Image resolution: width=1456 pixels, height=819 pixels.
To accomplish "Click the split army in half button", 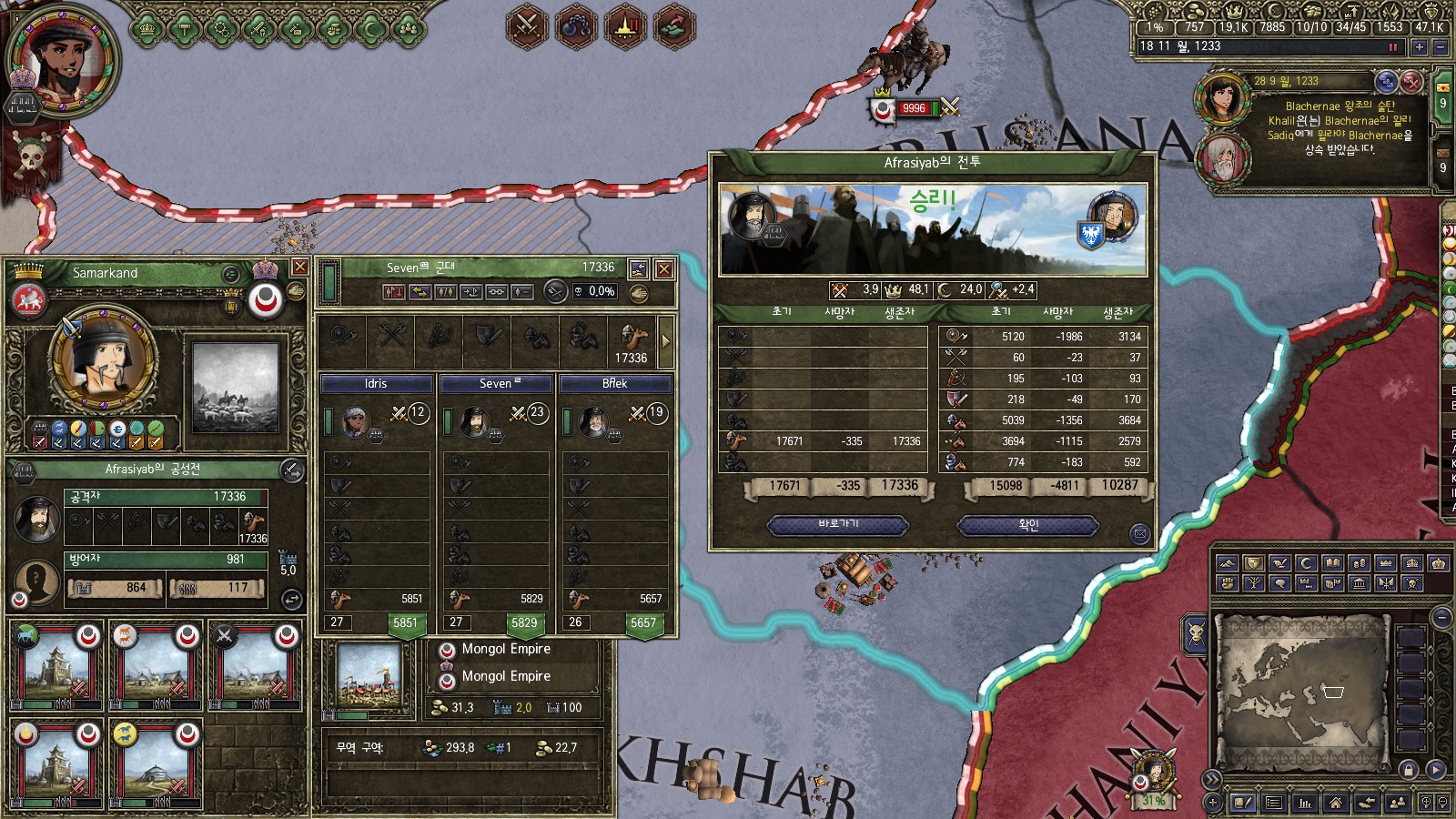I will pyautogui.click(x=445, y=292).
